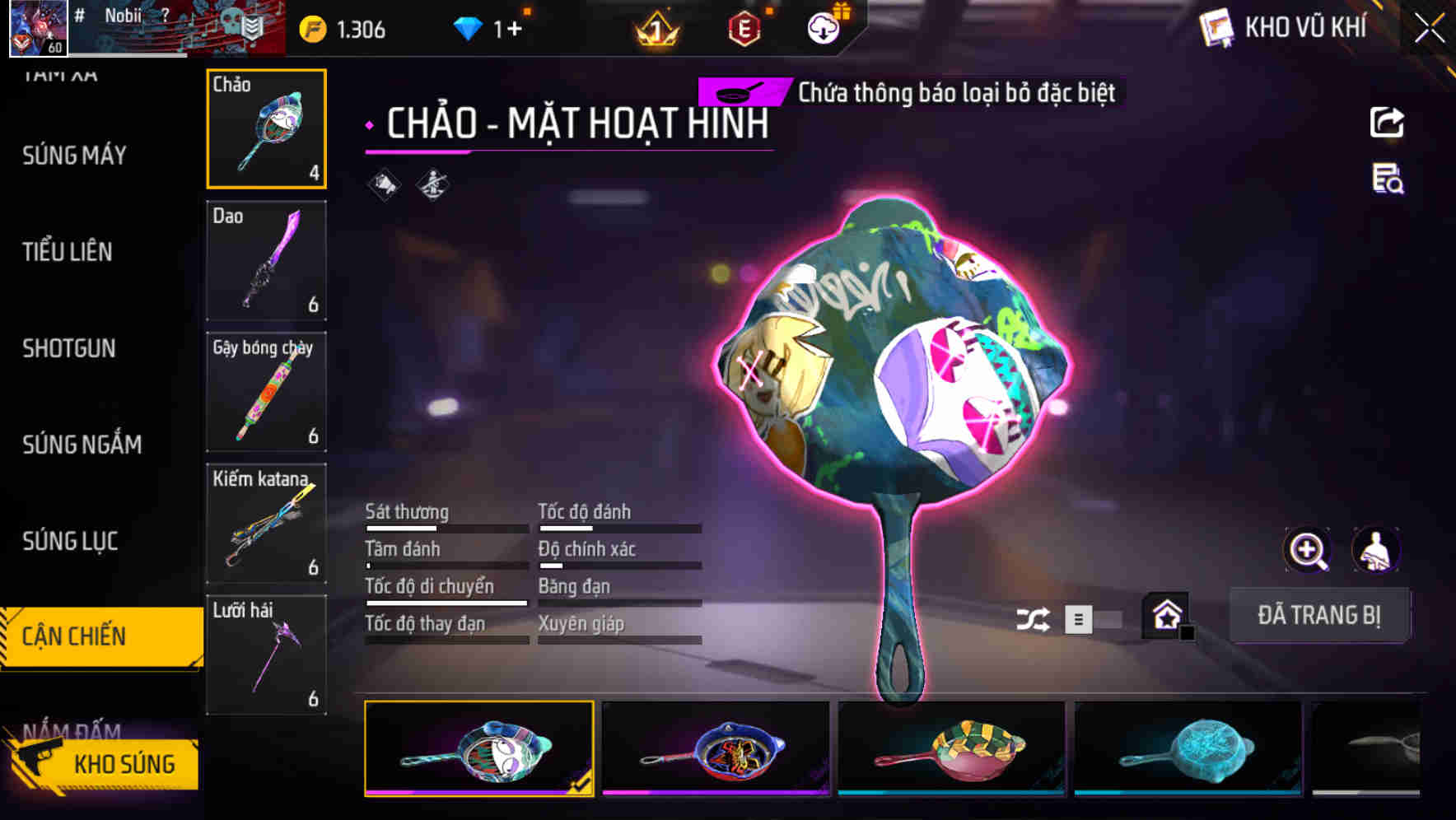Click the red E badge icon
The image size is (1456, 820).
[744, 30]
